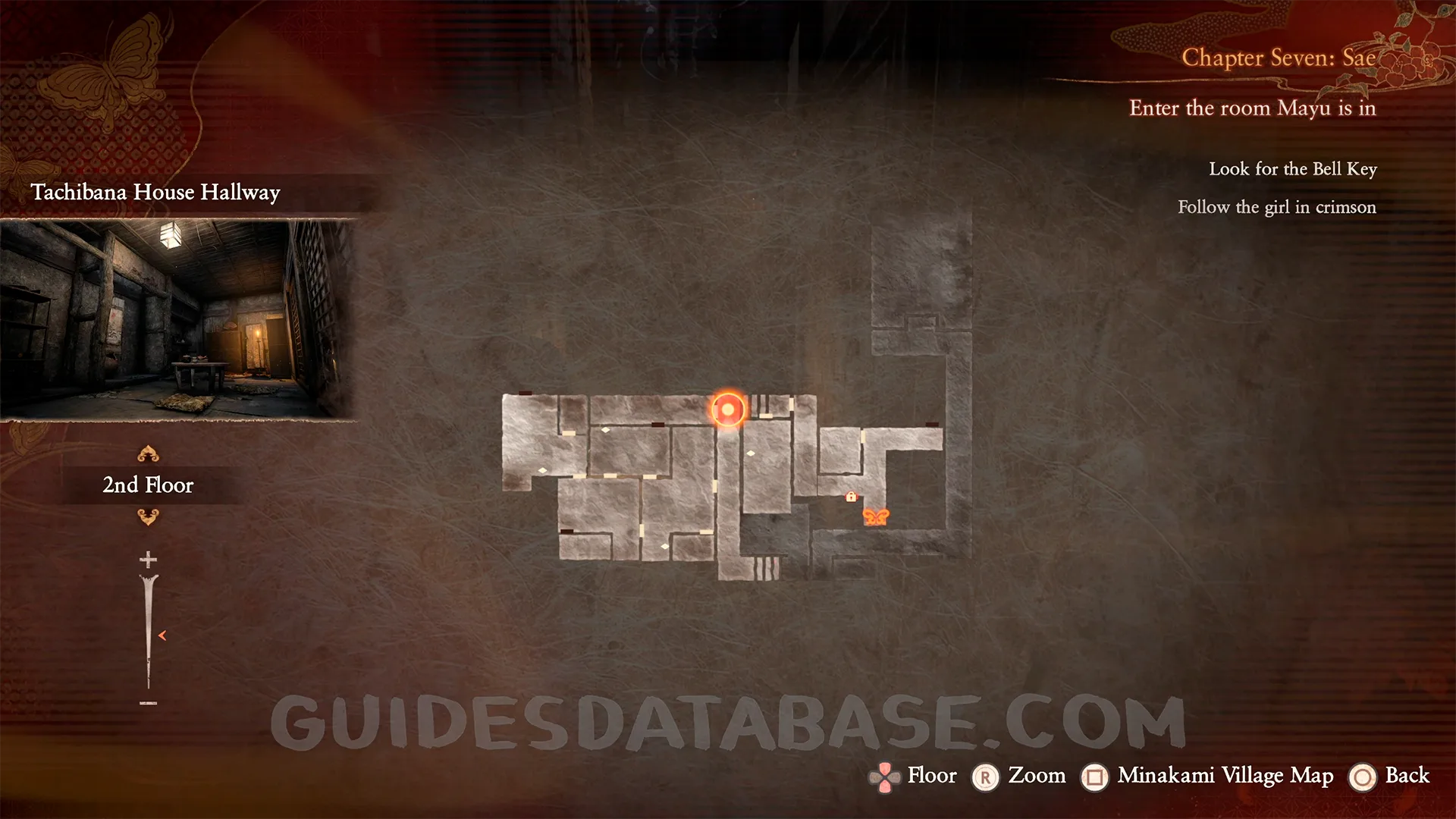Image resolution: width=1456 pixels, height=819 pixels.
Task: Select the "Follow the girl in crimson" objective
Action: (x=1276, y=207)
